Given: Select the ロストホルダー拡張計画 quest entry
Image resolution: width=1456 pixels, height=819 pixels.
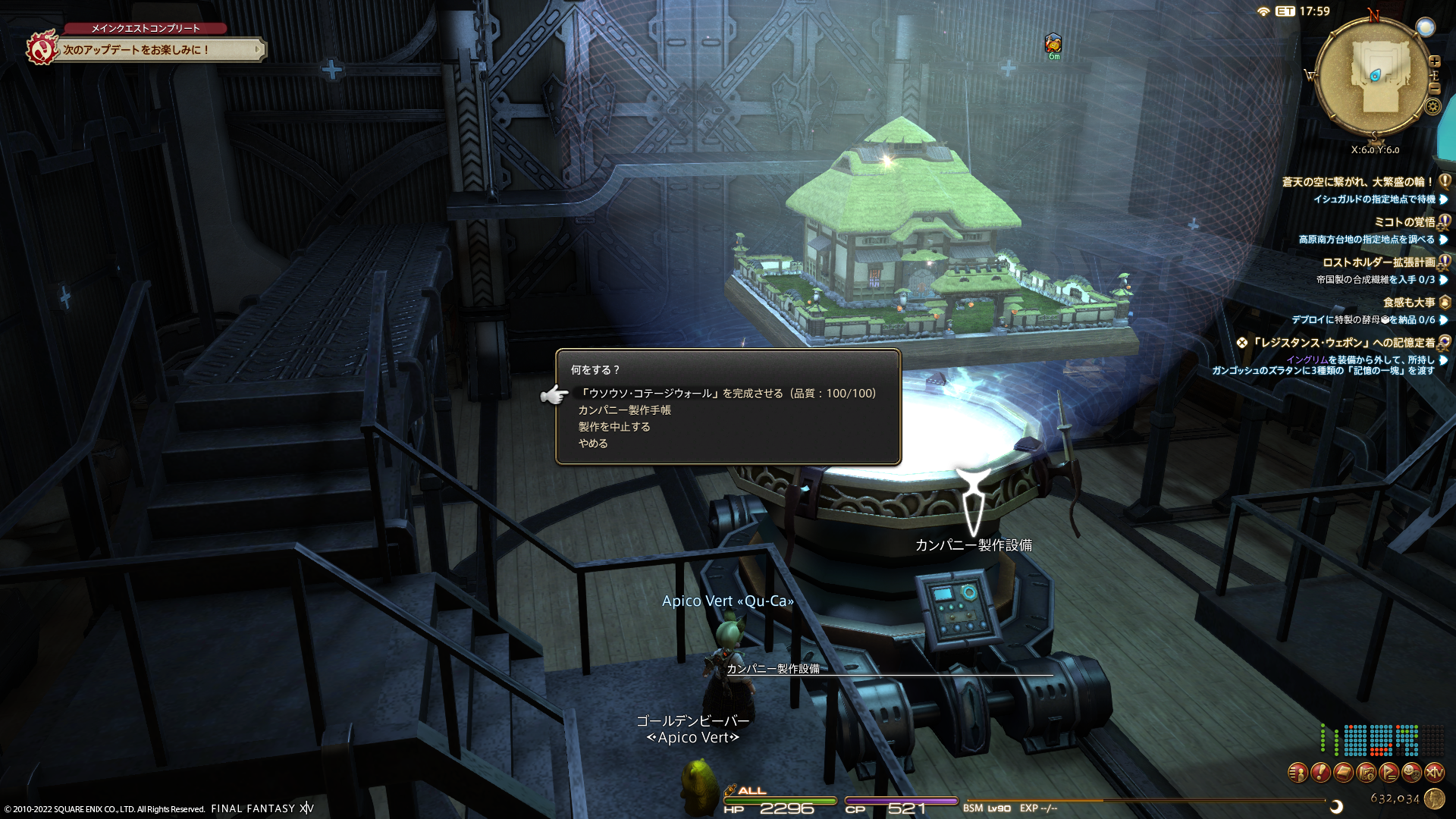Looking at the screenshot, I should pos(1379,262).
